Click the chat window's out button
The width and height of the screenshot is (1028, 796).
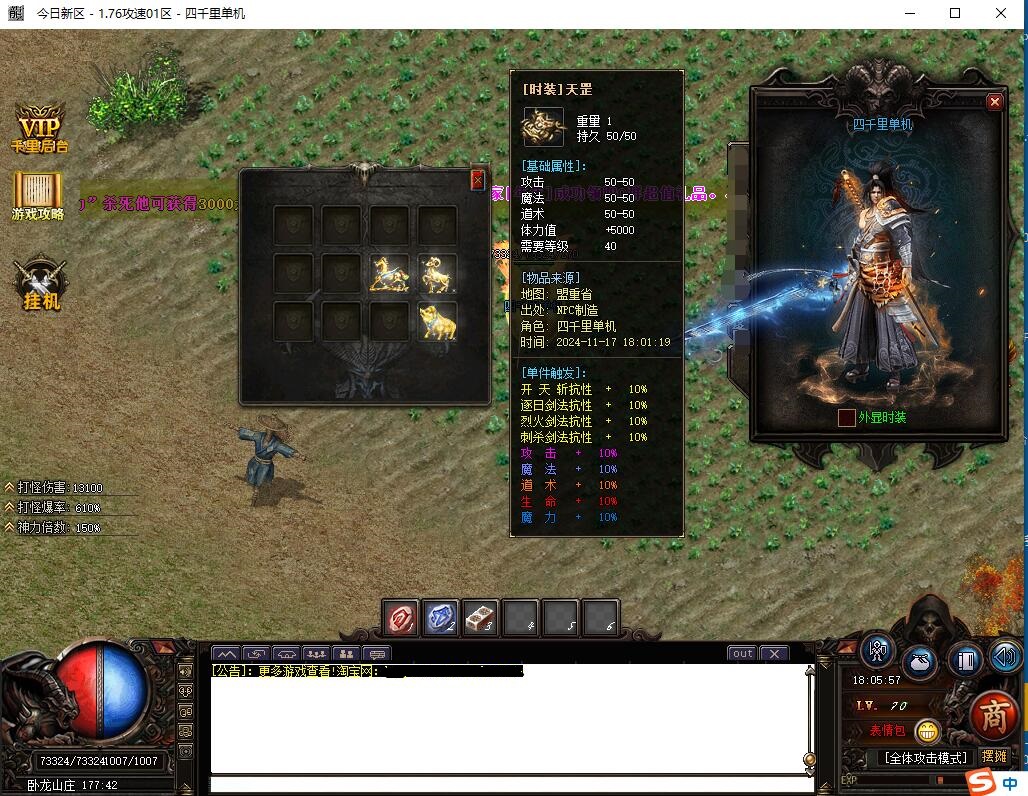(x=742, y=654)
